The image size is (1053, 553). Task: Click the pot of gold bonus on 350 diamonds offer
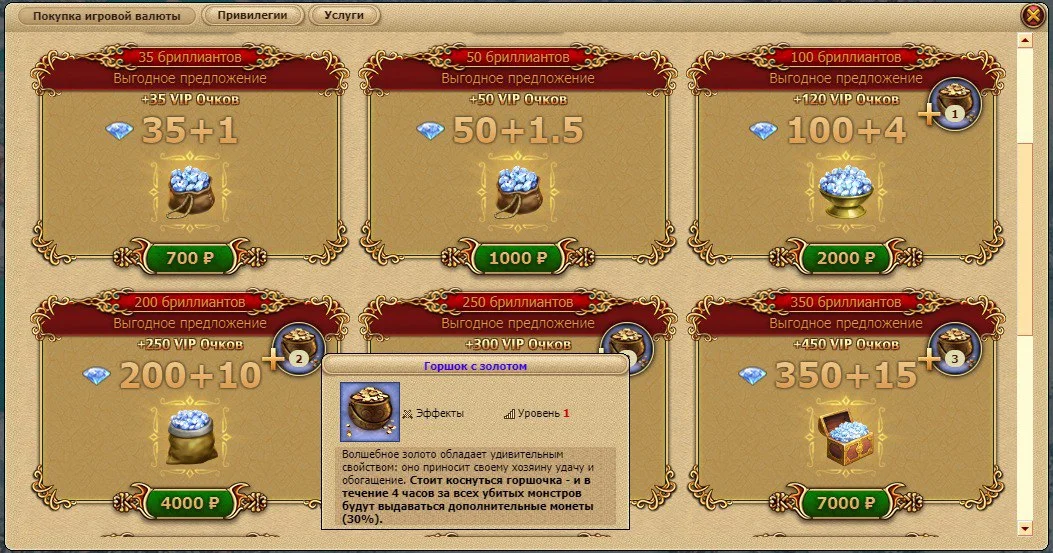(x=956, y=348)
